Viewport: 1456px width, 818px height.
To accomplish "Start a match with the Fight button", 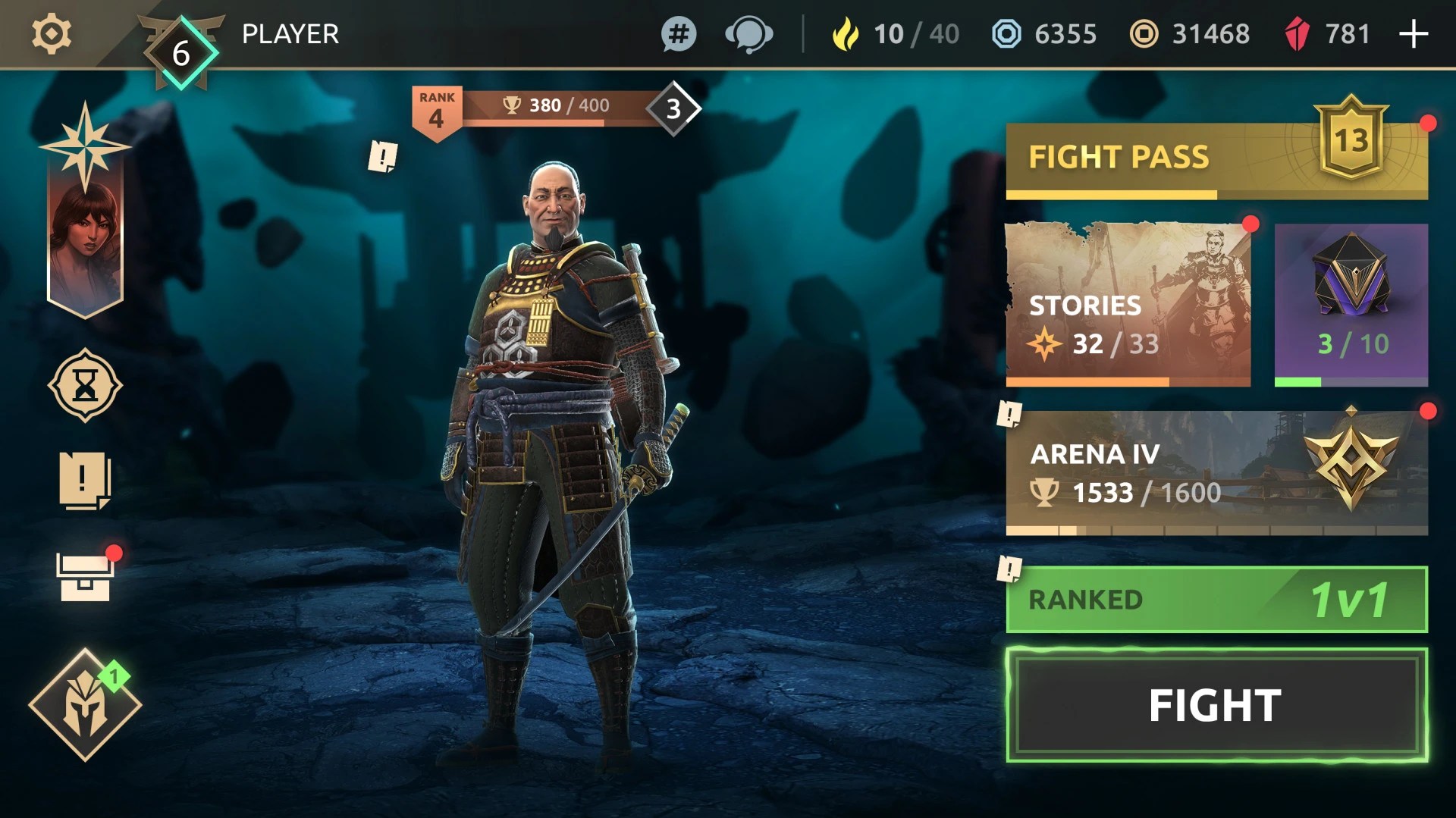I will coord(1216,705).
